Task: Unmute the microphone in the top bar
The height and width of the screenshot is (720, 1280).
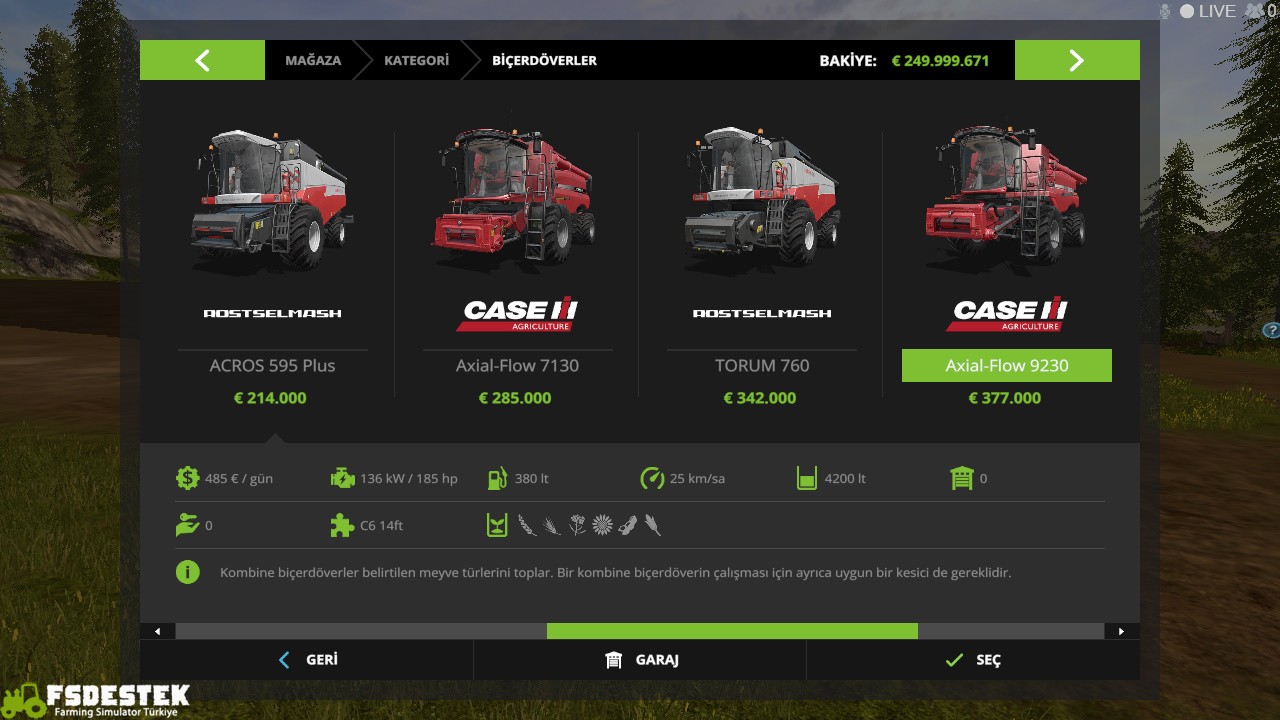Action: [x=1162, y=11]
